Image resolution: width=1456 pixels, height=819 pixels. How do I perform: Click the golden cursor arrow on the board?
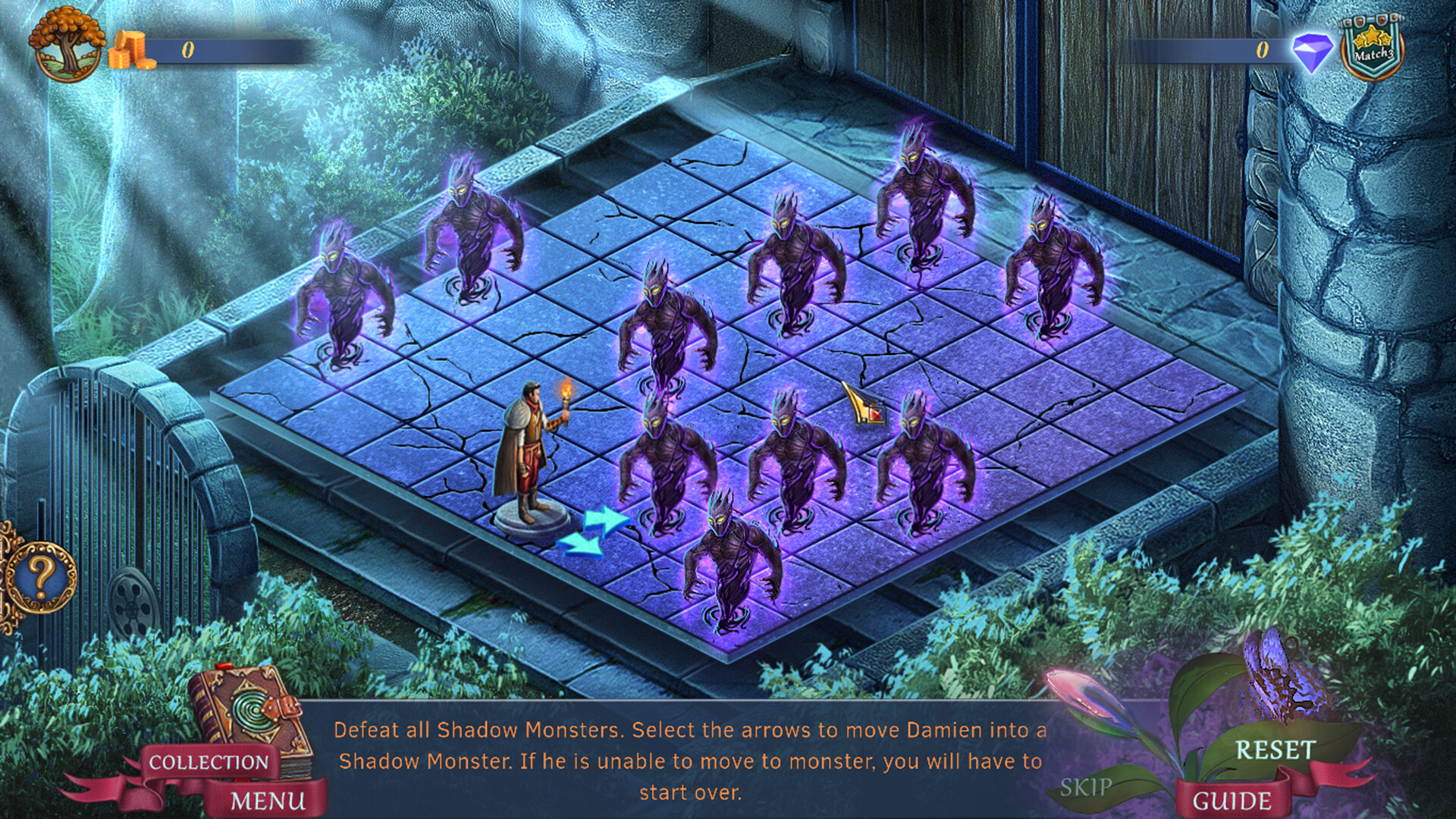861,400
